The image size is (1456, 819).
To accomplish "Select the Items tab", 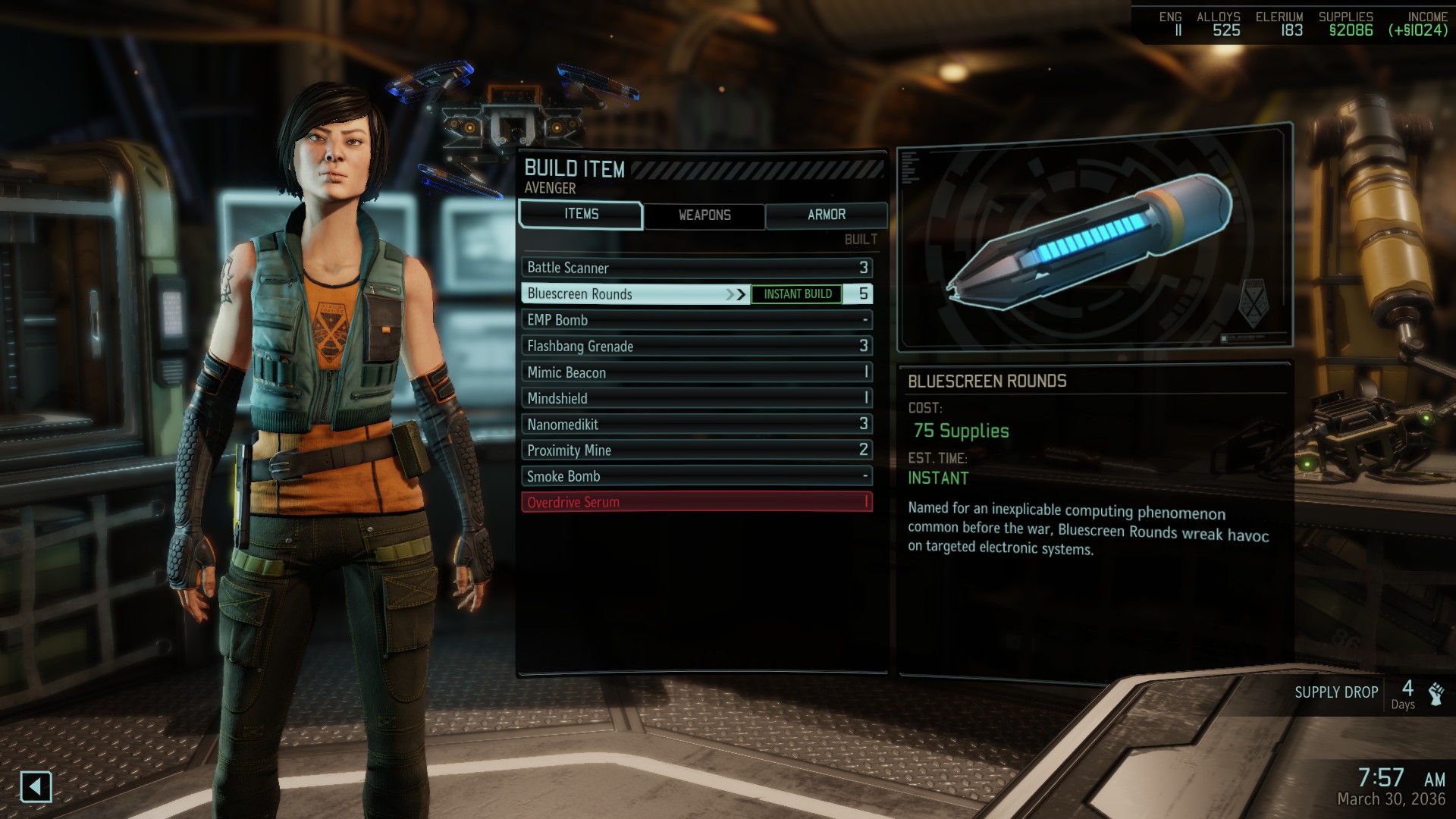I will click(581, 215).
